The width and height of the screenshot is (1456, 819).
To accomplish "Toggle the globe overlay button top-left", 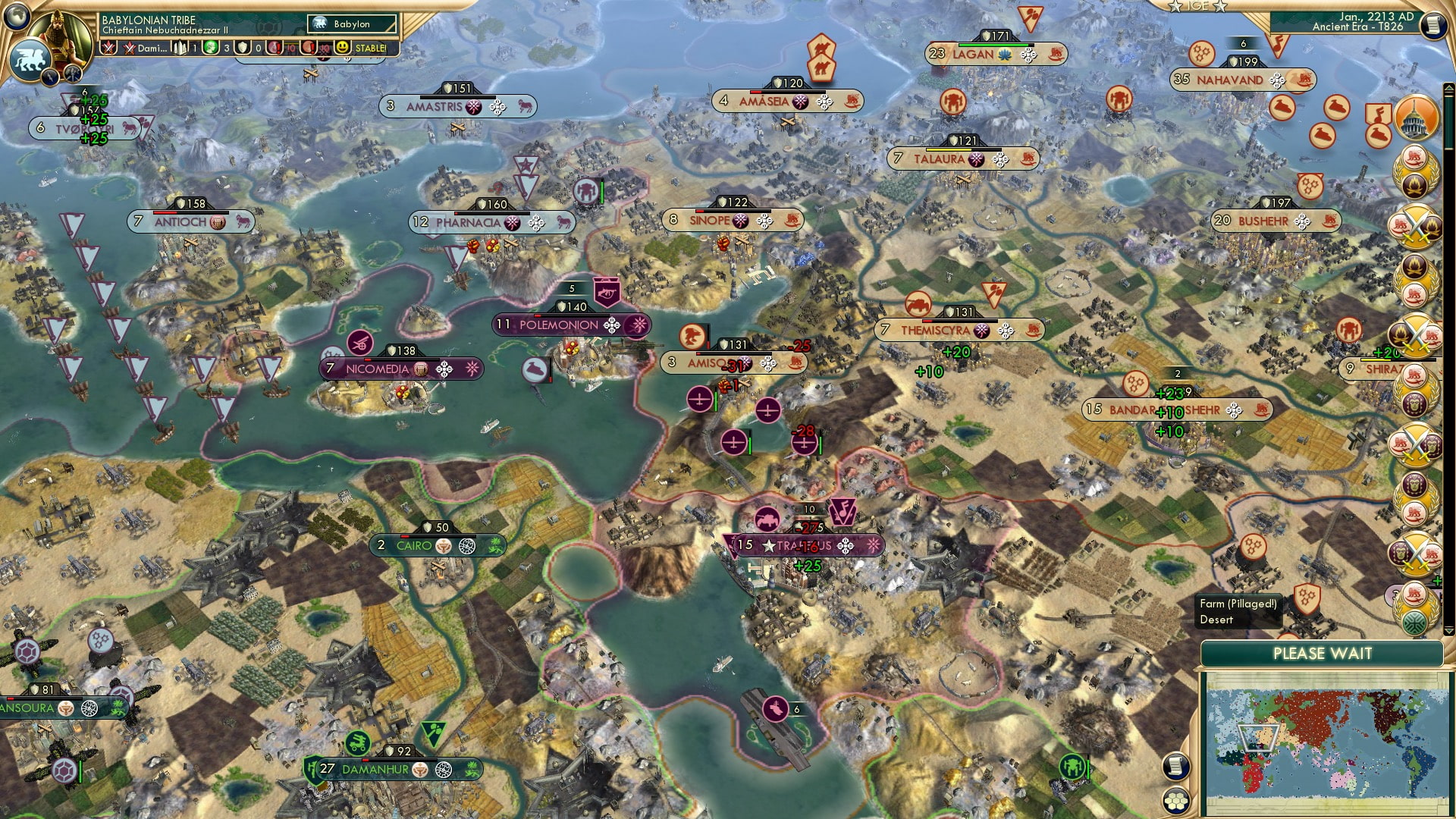I will (x=17, y=17).
